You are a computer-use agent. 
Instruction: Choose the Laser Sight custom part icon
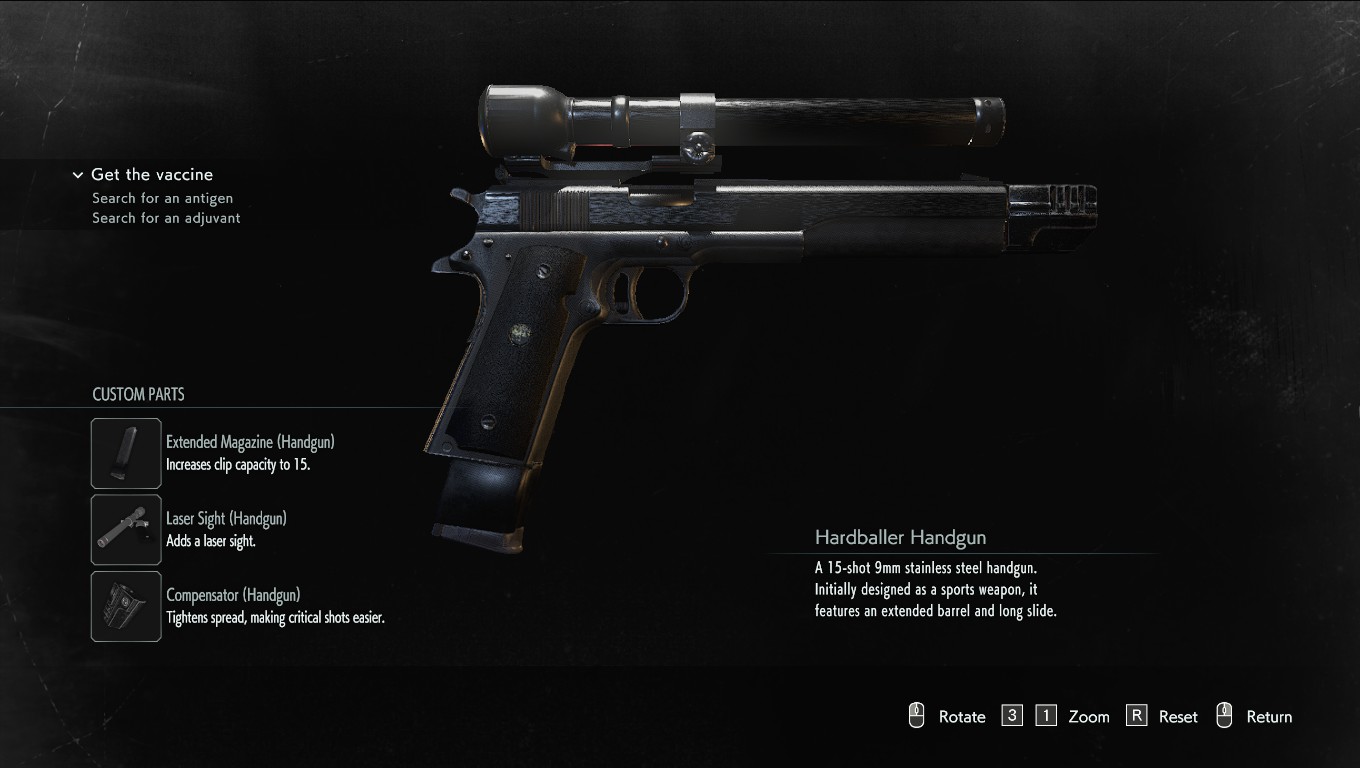[126, 530]
